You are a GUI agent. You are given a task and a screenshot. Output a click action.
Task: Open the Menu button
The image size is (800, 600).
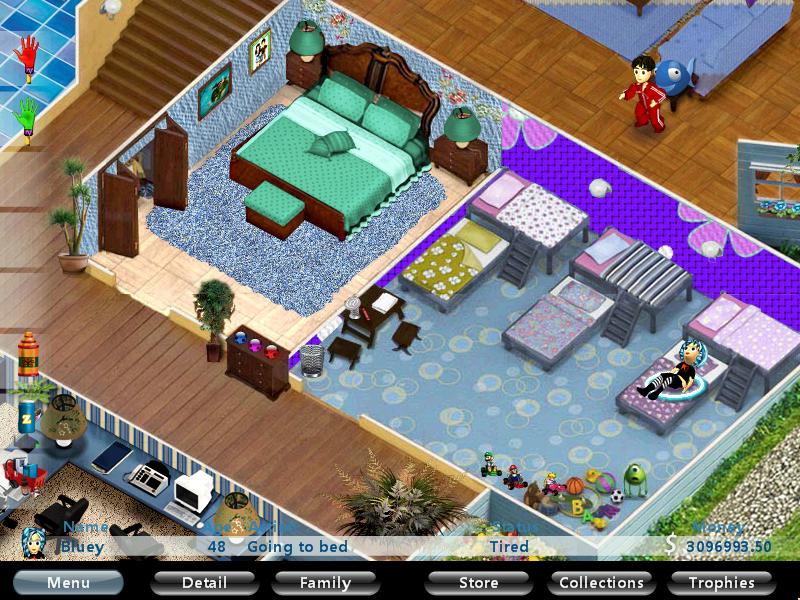(68, 582)
